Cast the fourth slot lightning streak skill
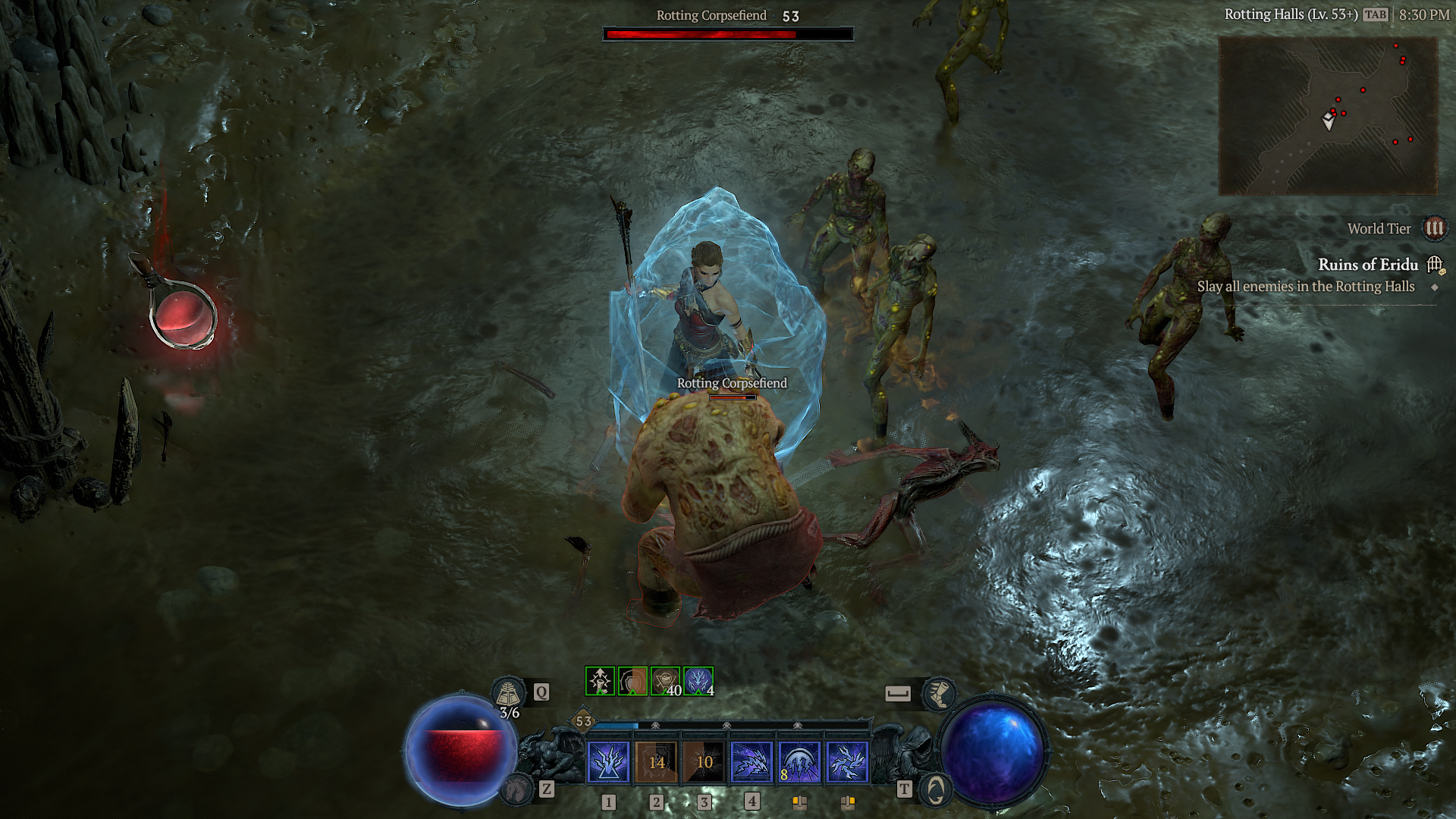 tap(752, 761)
